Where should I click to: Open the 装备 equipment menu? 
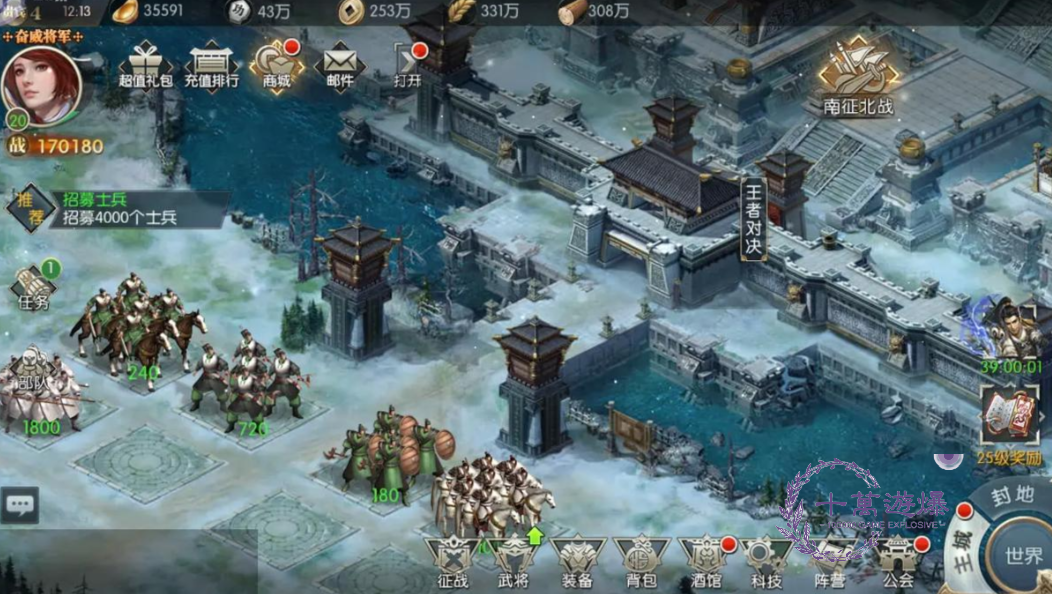coord(577,562)
